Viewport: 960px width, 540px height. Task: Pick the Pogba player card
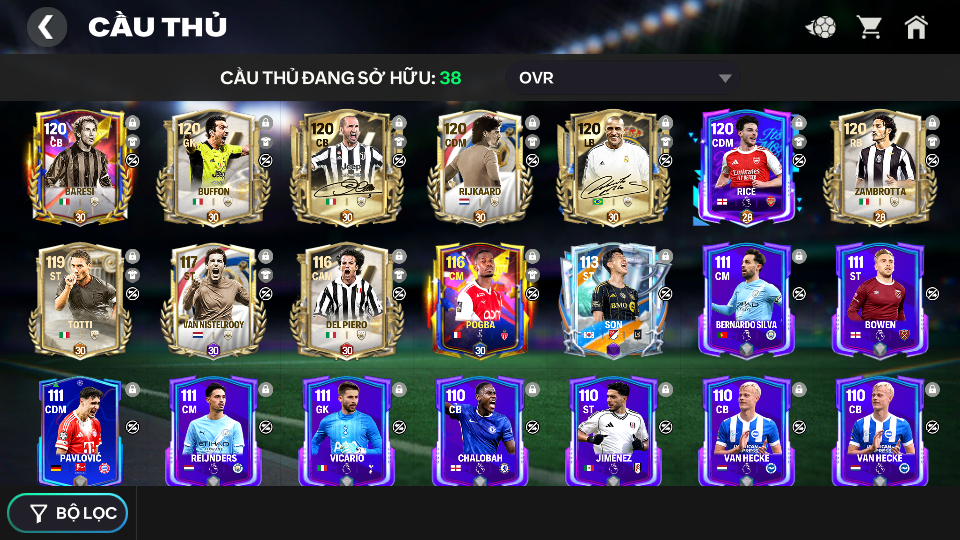click(480, 300)
